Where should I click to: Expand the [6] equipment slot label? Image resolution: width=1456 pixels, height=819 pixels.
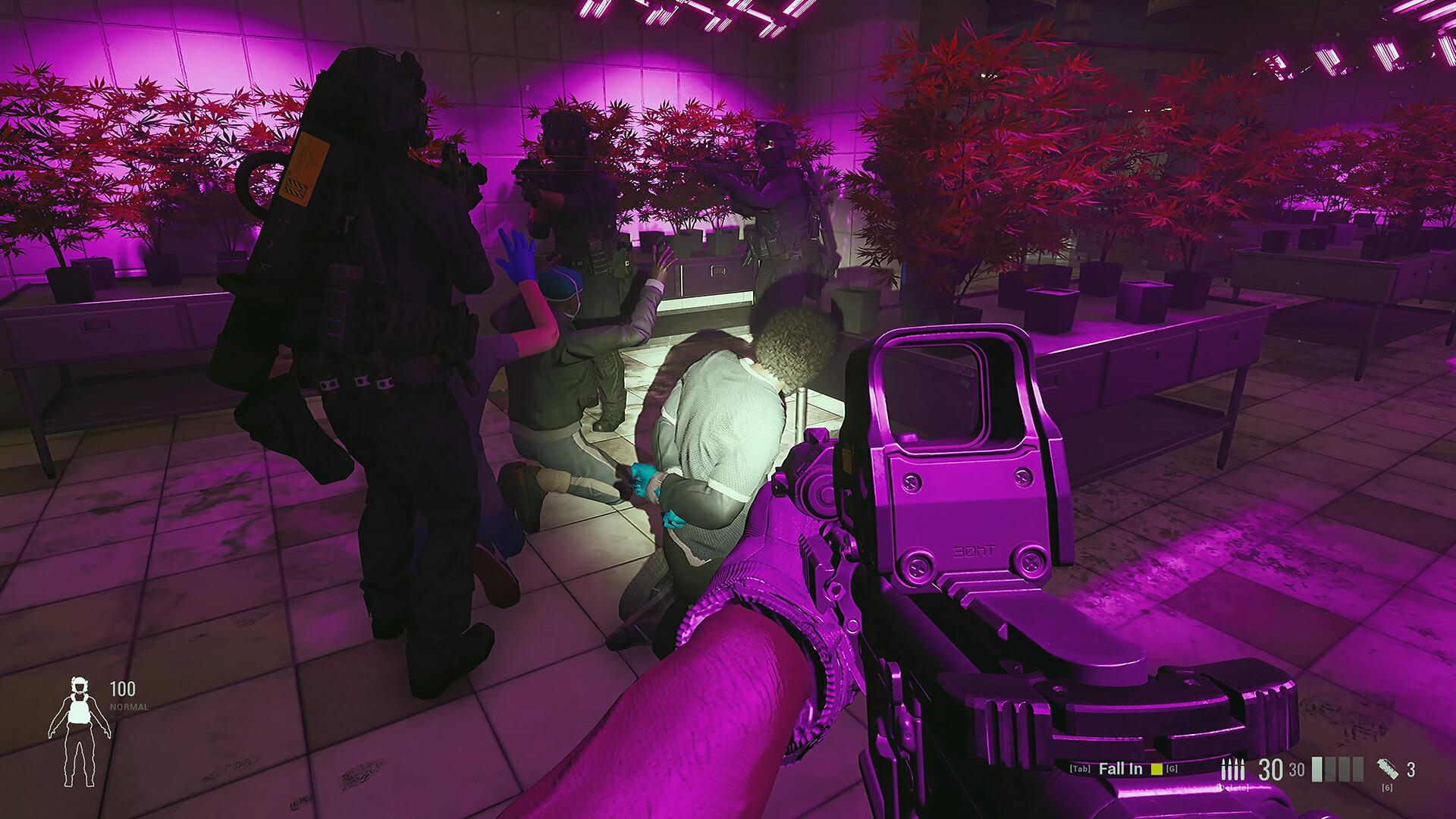(1388, 787)
